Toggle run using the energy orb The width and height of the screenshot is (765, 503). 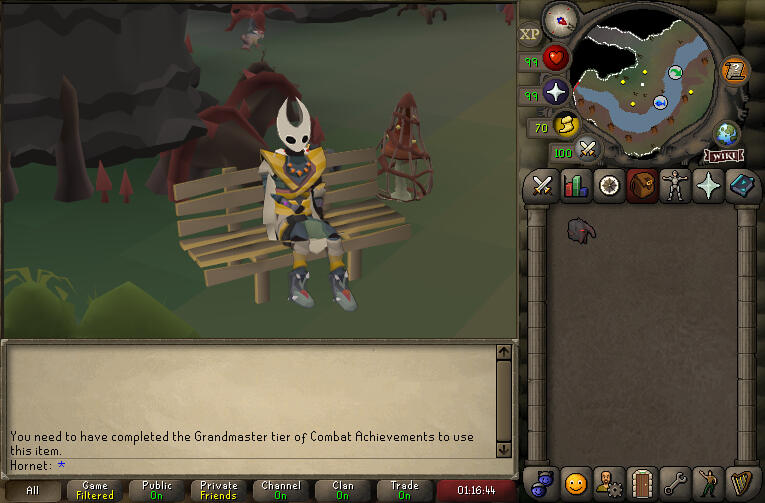click(566, 126)
